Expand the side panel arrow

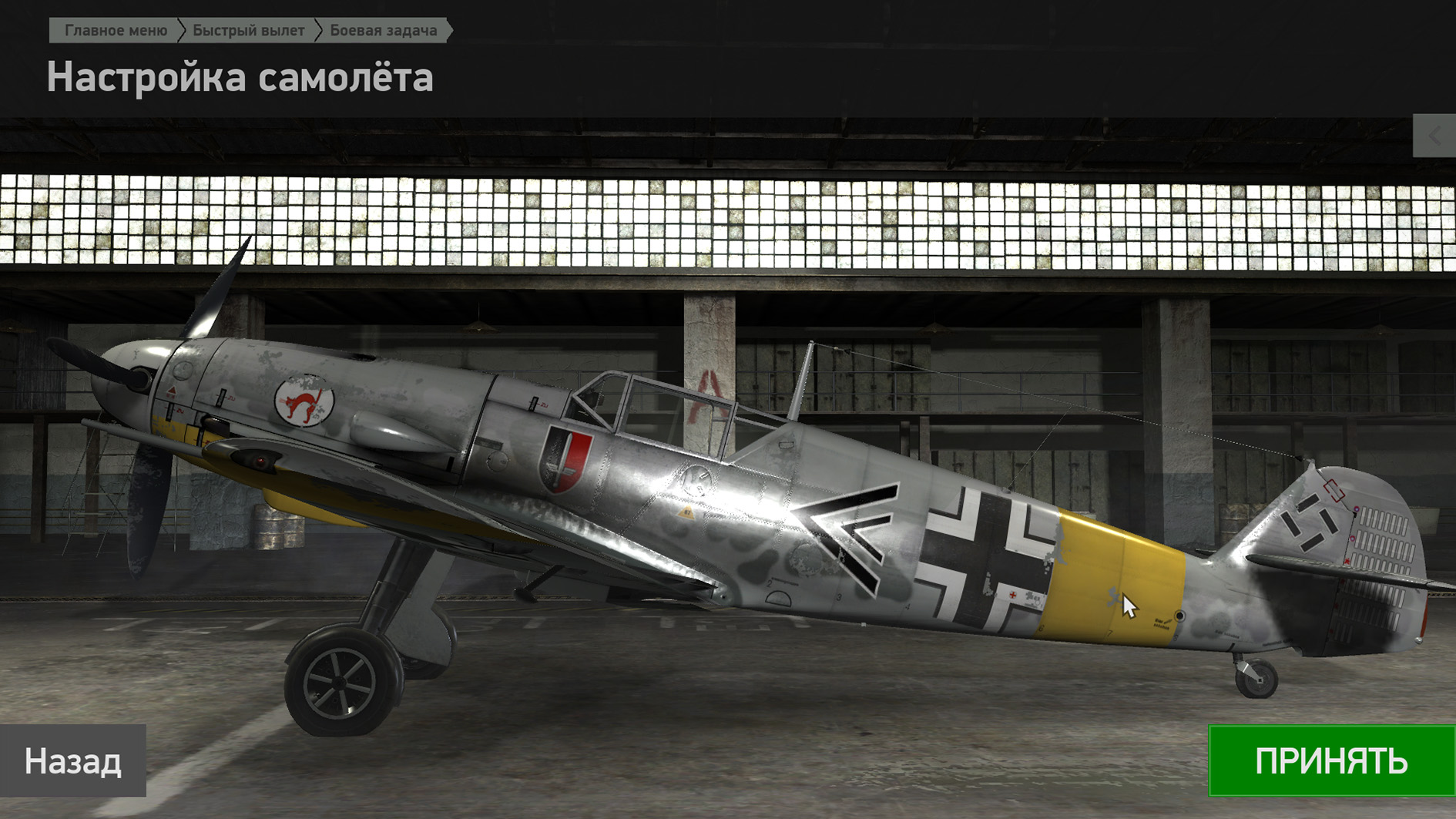1434,136
